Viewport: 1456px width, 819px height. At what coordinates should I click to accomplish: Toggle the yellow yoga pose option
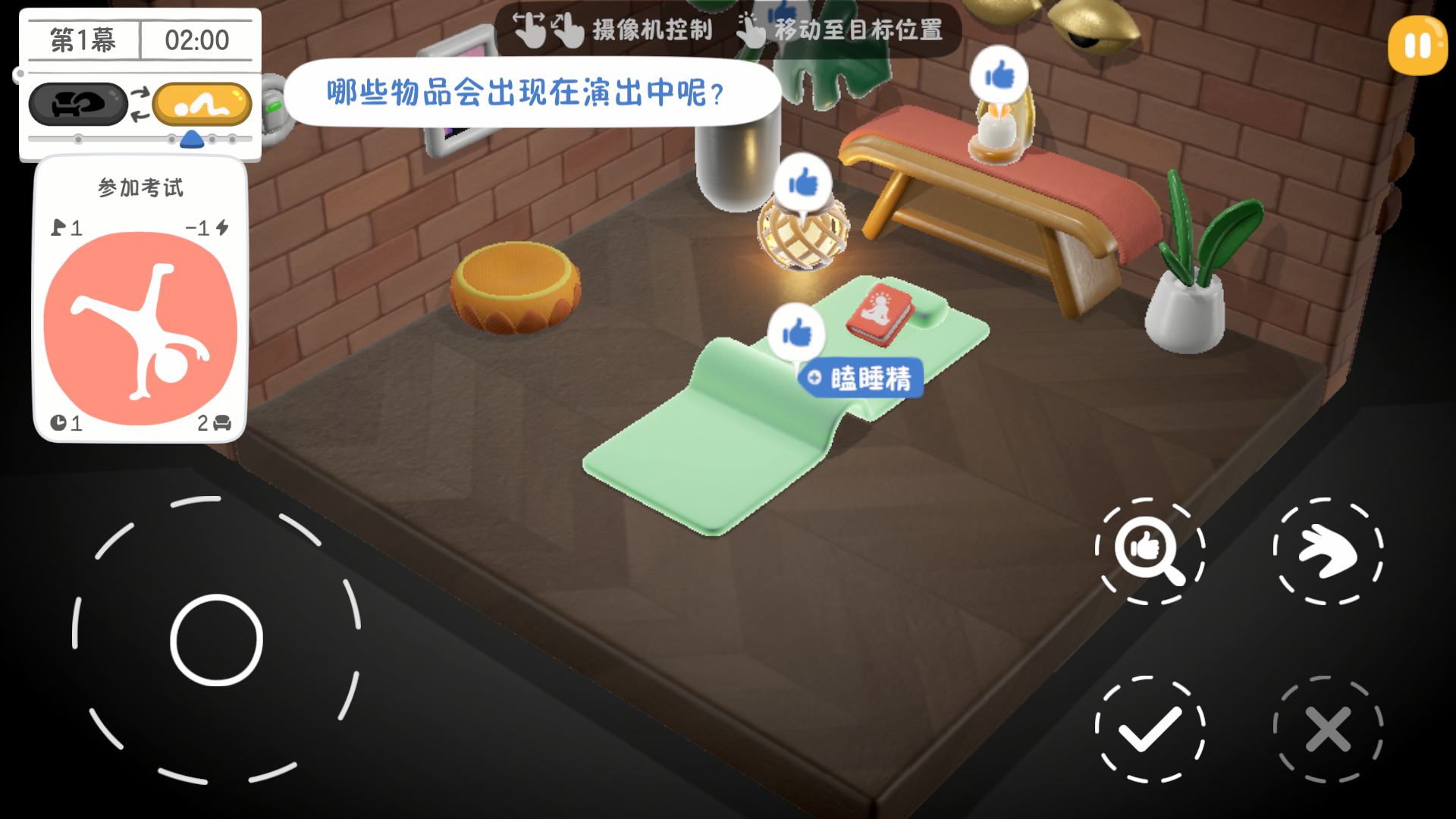[x=202, y=104]
